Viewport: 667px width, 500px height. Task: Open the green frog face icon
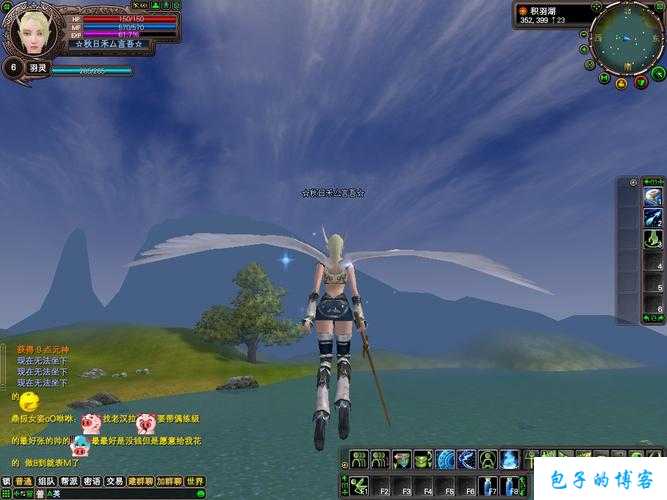(423, 459)
